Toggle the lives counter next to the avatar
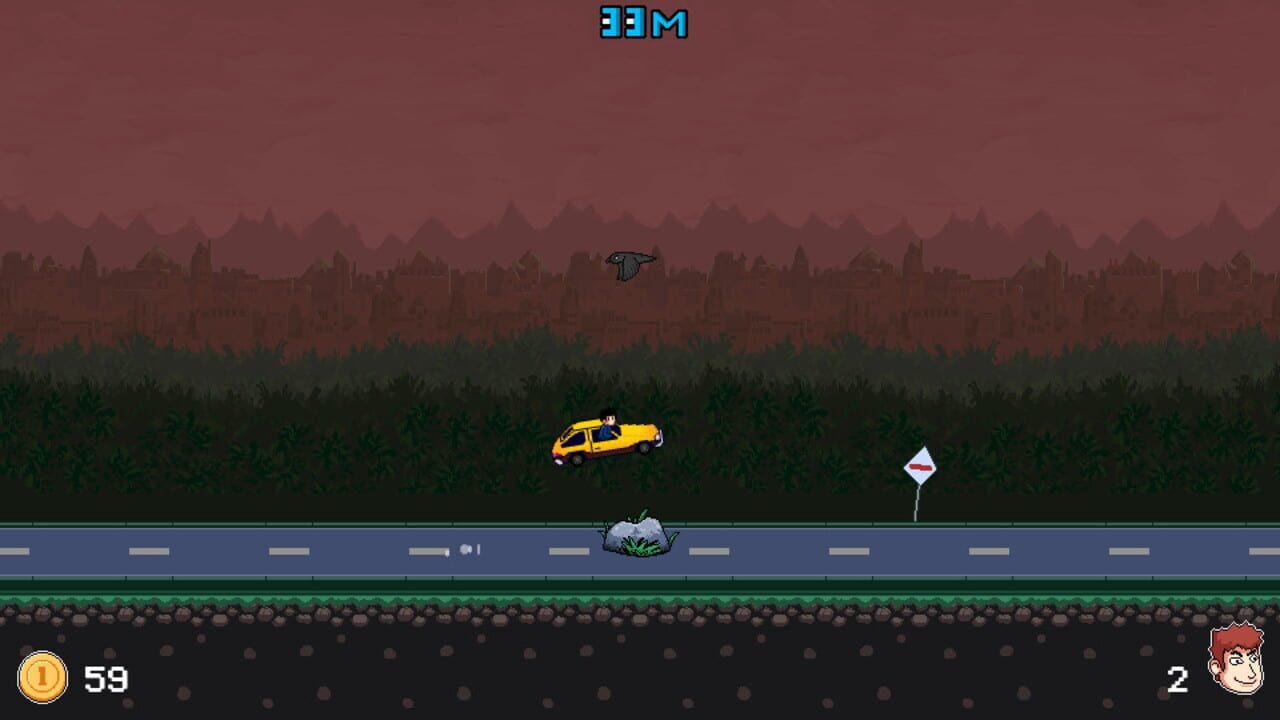The height and width of the screenshot is (720, 1280). [1177, 679]
